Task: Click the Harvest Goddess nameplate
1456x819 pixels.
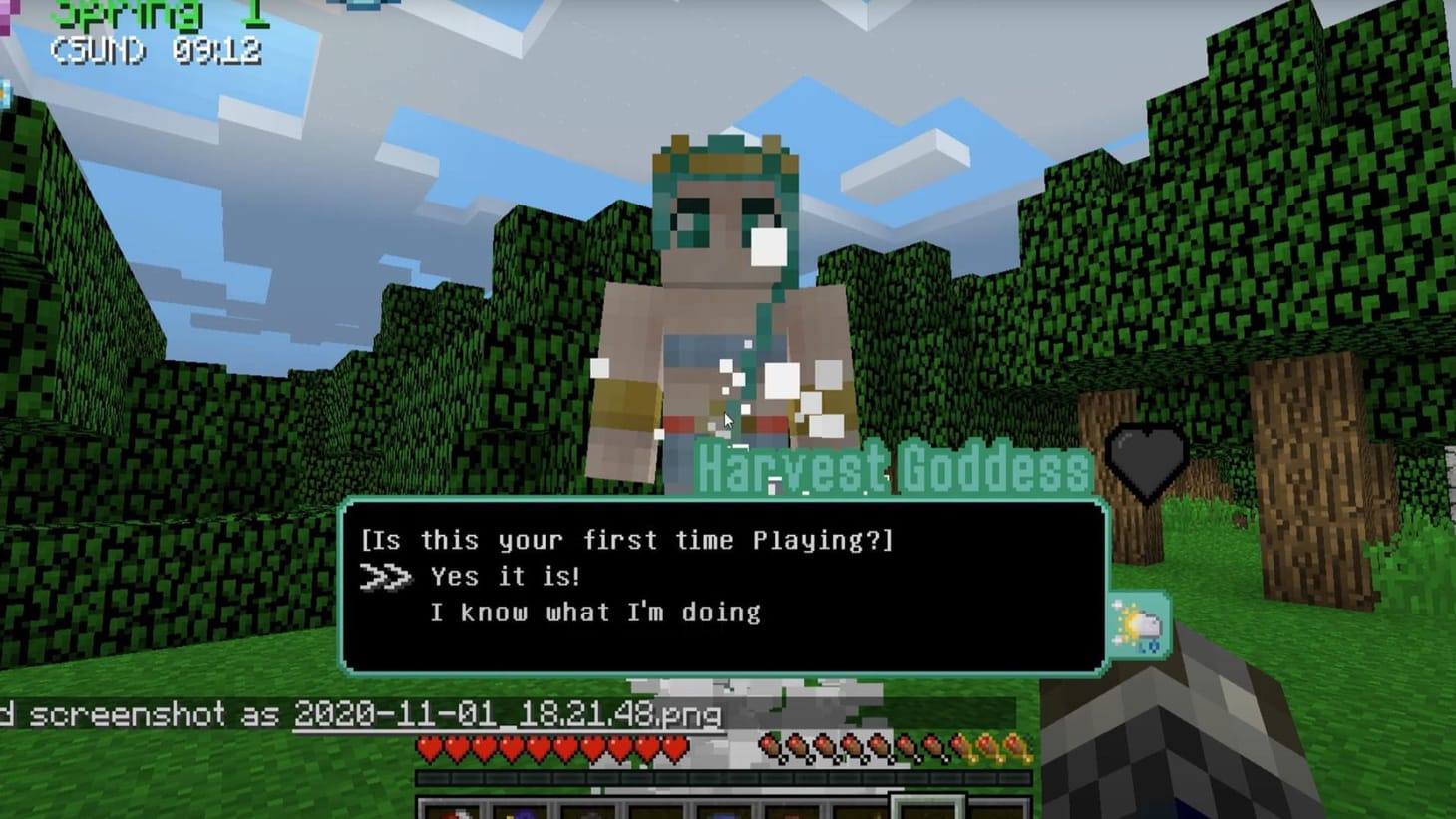Action: tap(891, 469)
